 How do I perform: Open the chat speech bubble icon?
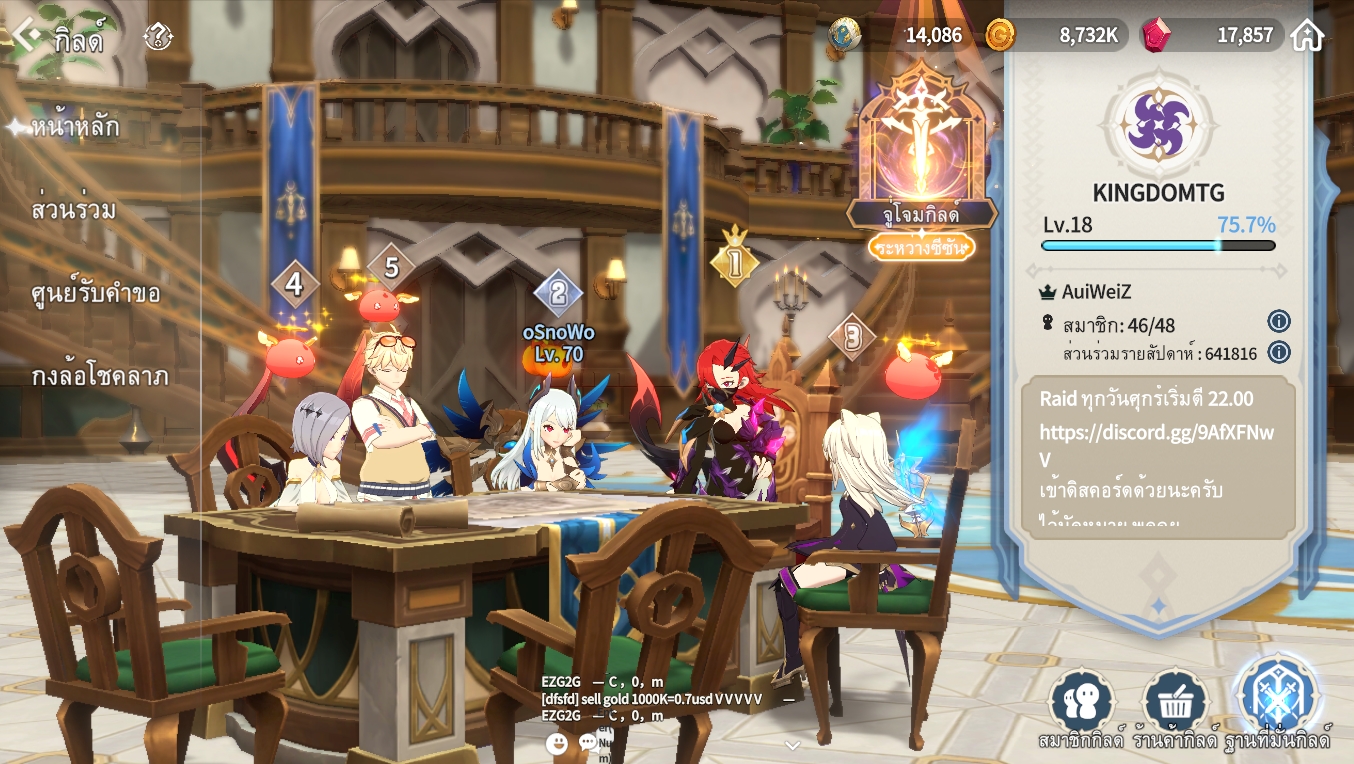(589, 743)
